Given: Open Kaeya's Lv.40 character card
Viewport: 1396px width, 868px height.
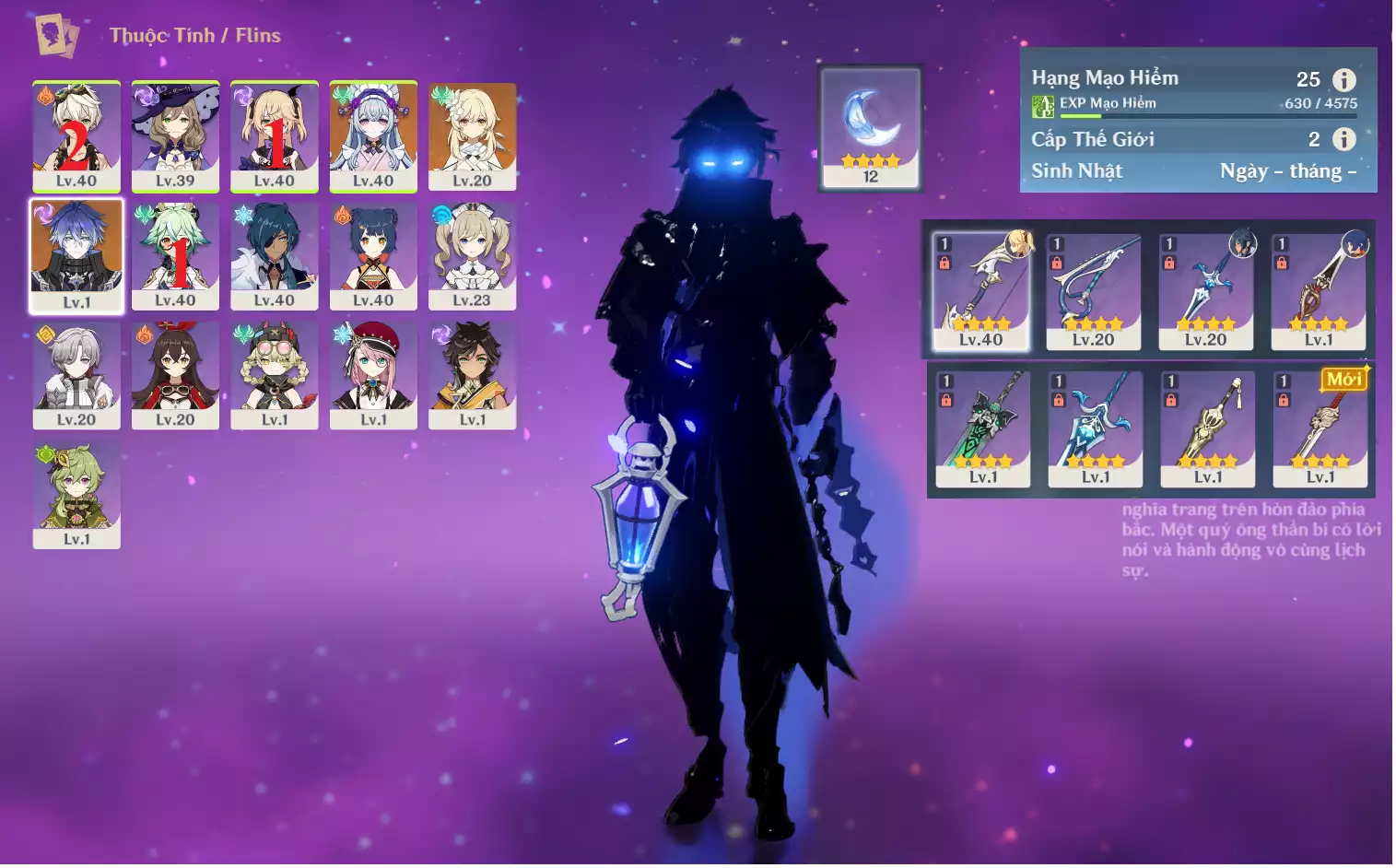Looking at the screenshot, I should [x=275, y=256].
